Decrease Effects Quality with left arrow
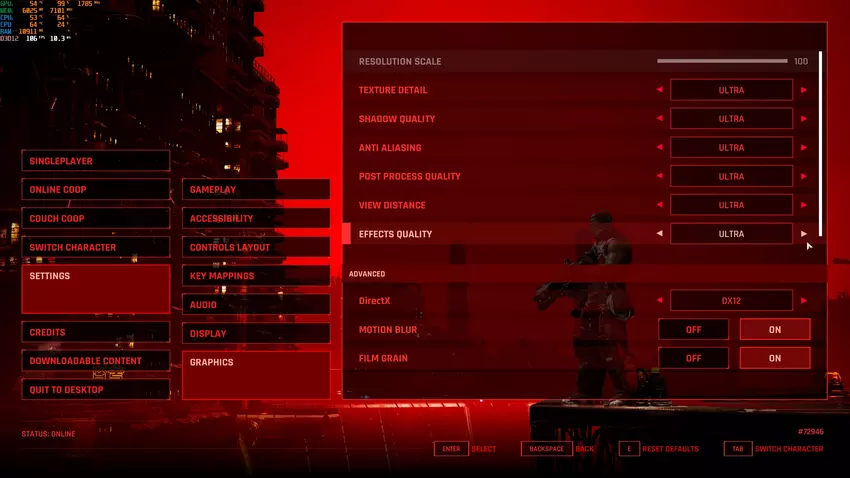This screenshot has height=478, width=850. coord(659,234)
